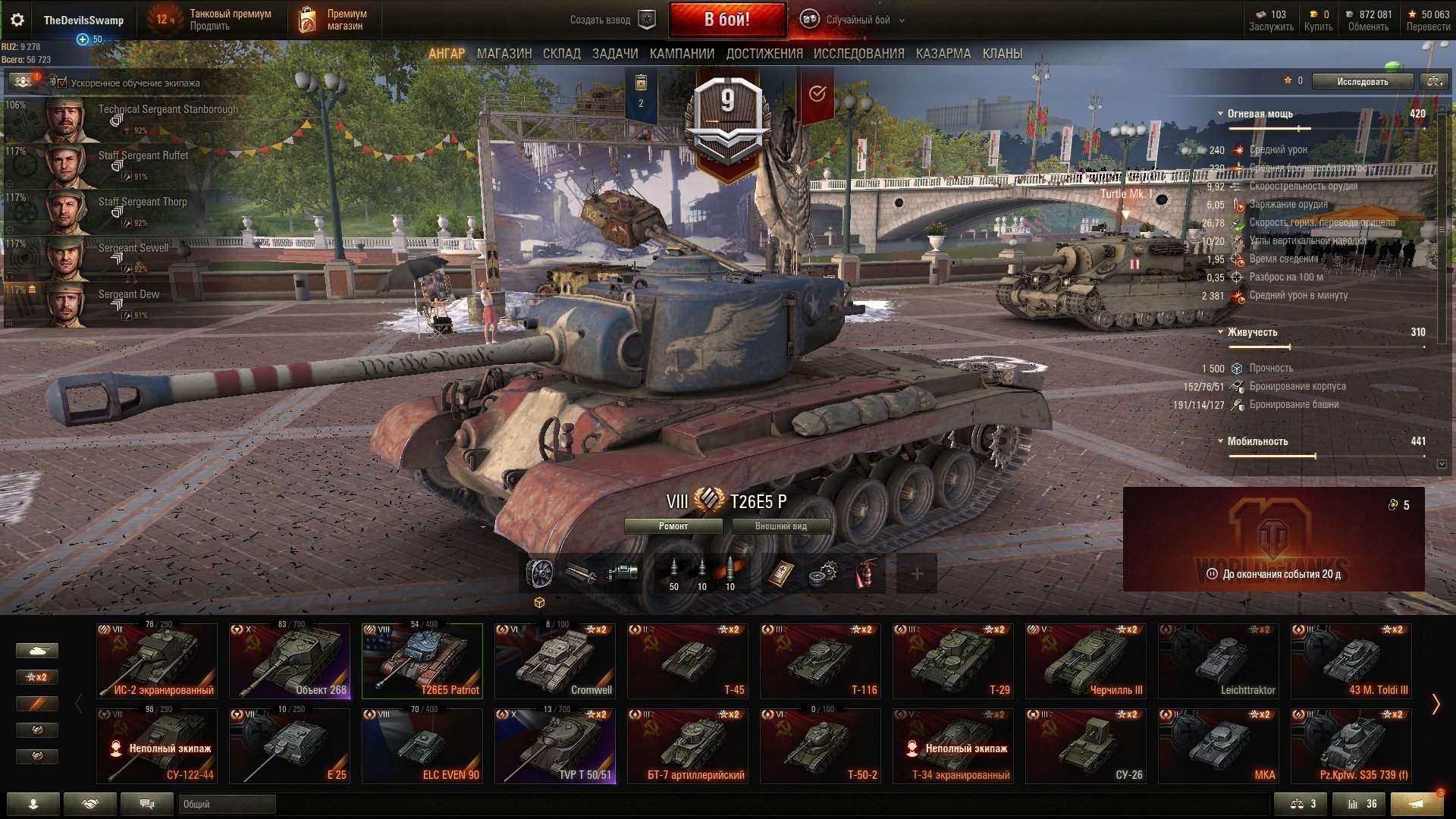1456x819 pixels.
Task: Go to the КАЗАРМА tab
Action: [x=943, y=54]
